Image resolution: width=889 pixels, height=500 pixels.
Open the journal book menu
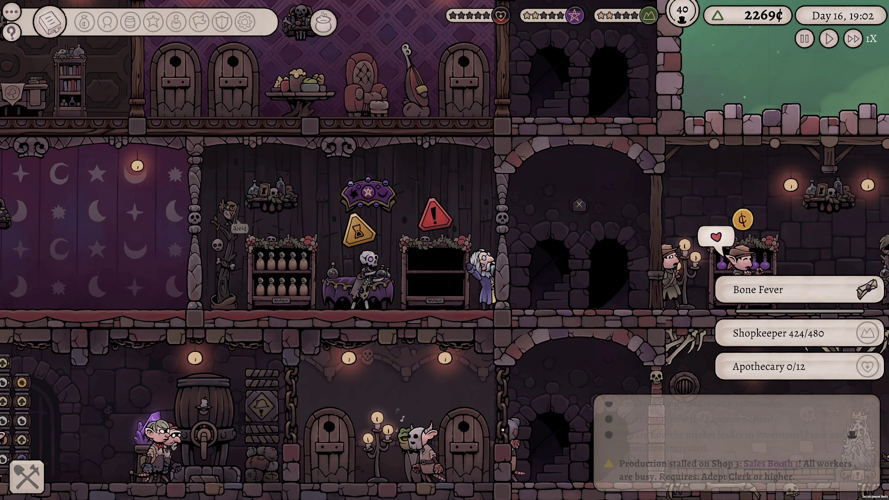pyautogui.click(x=49, y=21)
